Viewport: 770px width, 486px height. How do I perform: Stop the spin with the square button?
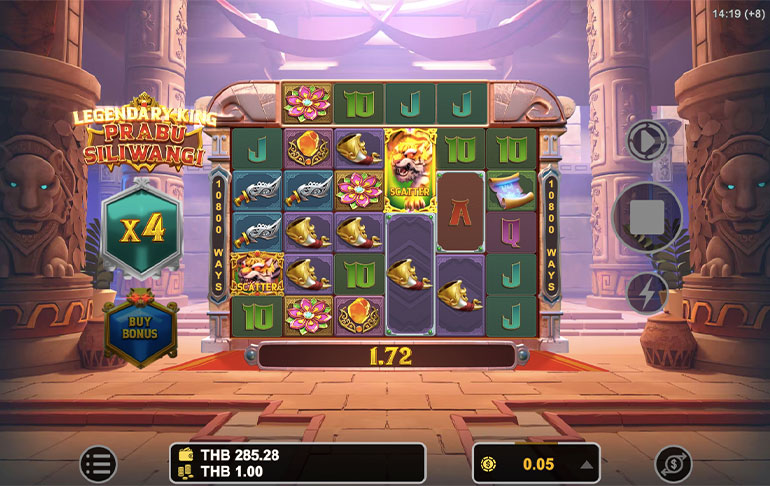[647, 216]
